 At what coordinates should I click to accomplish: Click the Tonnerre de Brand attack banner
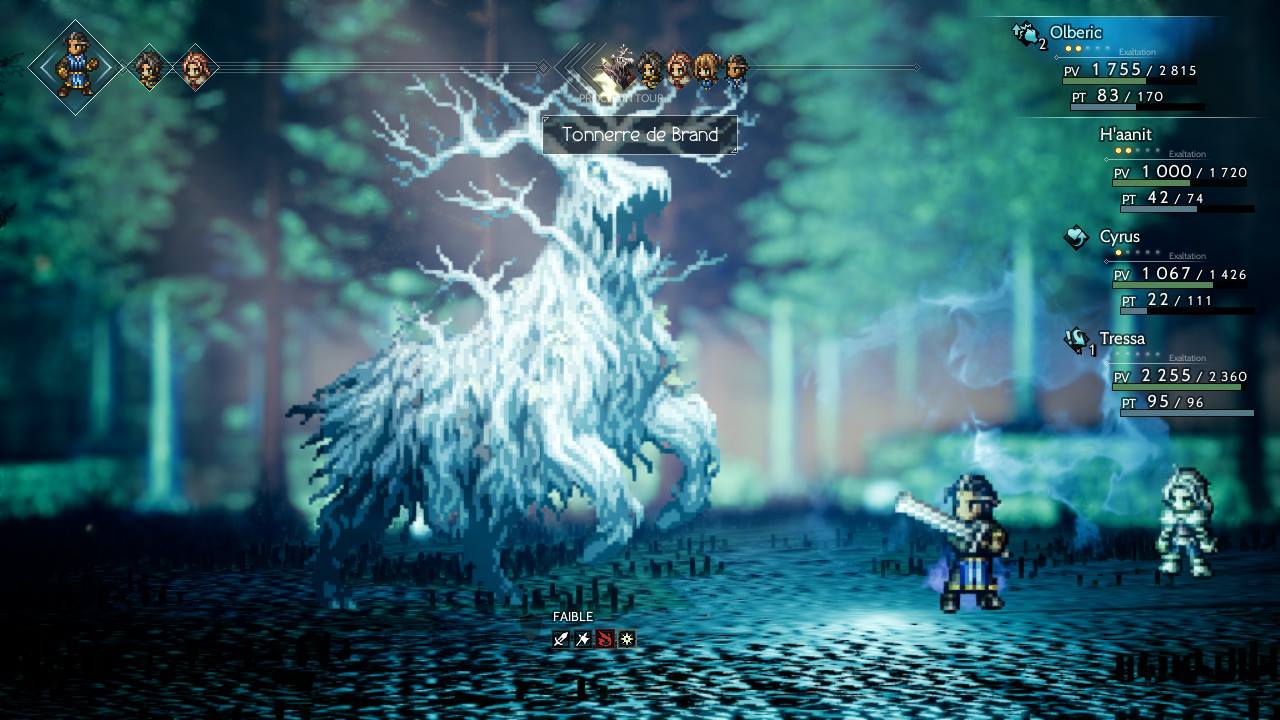(x=639, y=135)
